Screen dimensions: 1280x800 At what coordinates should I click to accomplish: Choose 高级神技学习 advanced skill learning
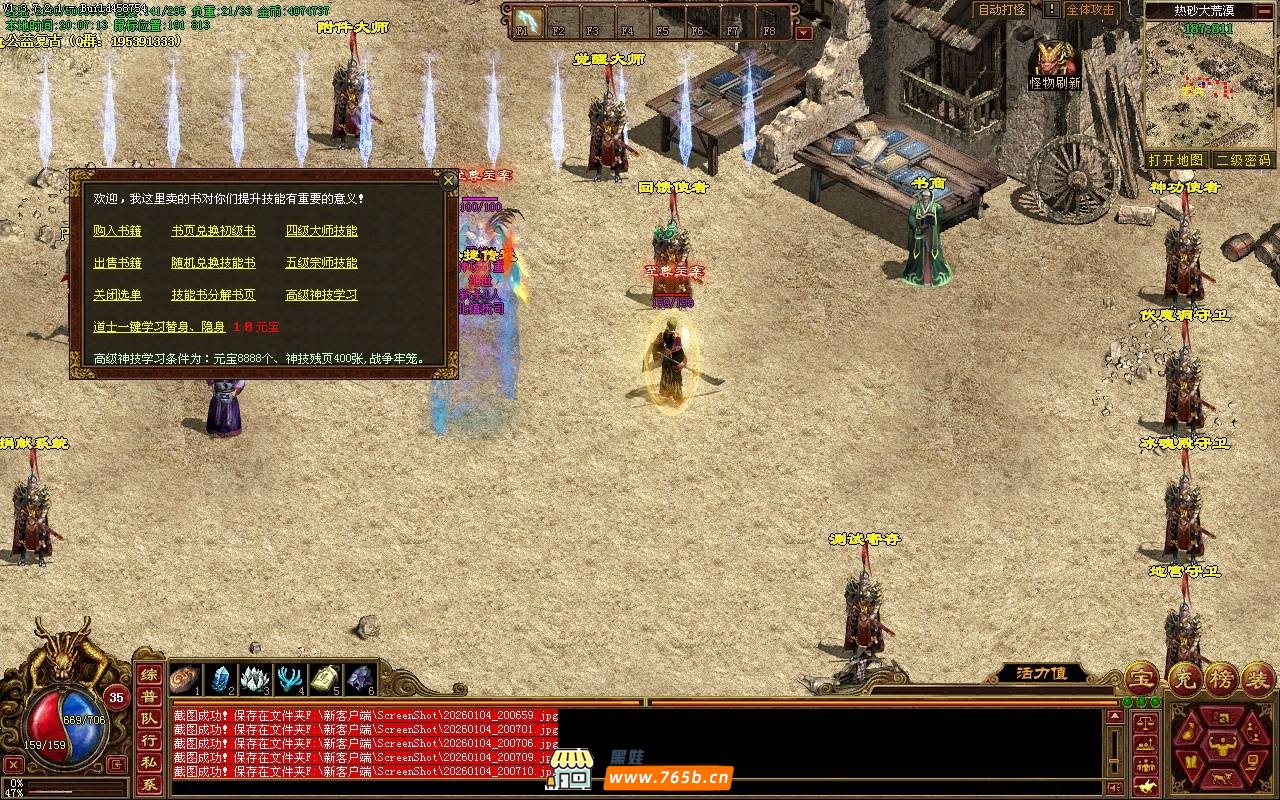[321, 295]
